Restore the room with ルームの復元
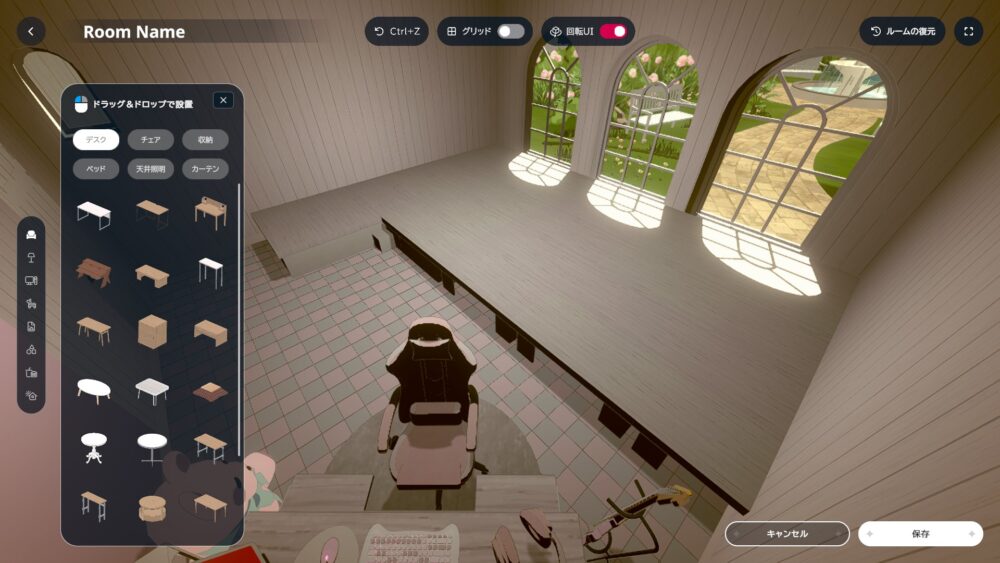1000x563 pixels. pyautogui.click(x=902, y=31)
